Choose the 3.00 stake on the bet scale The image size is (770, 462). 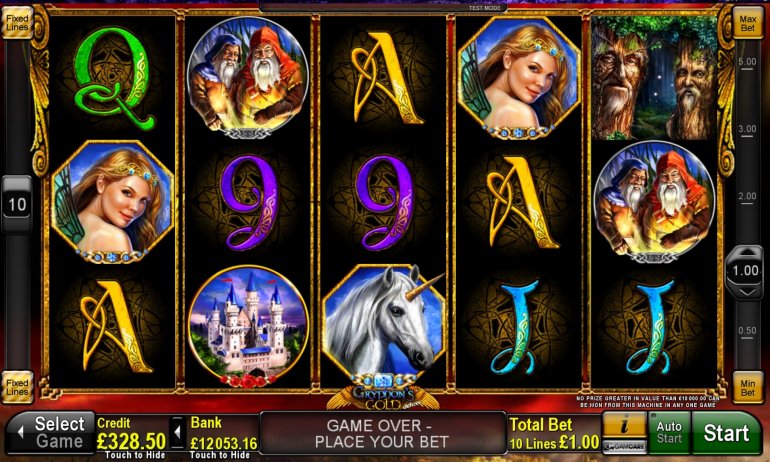(x=746, y=129)
